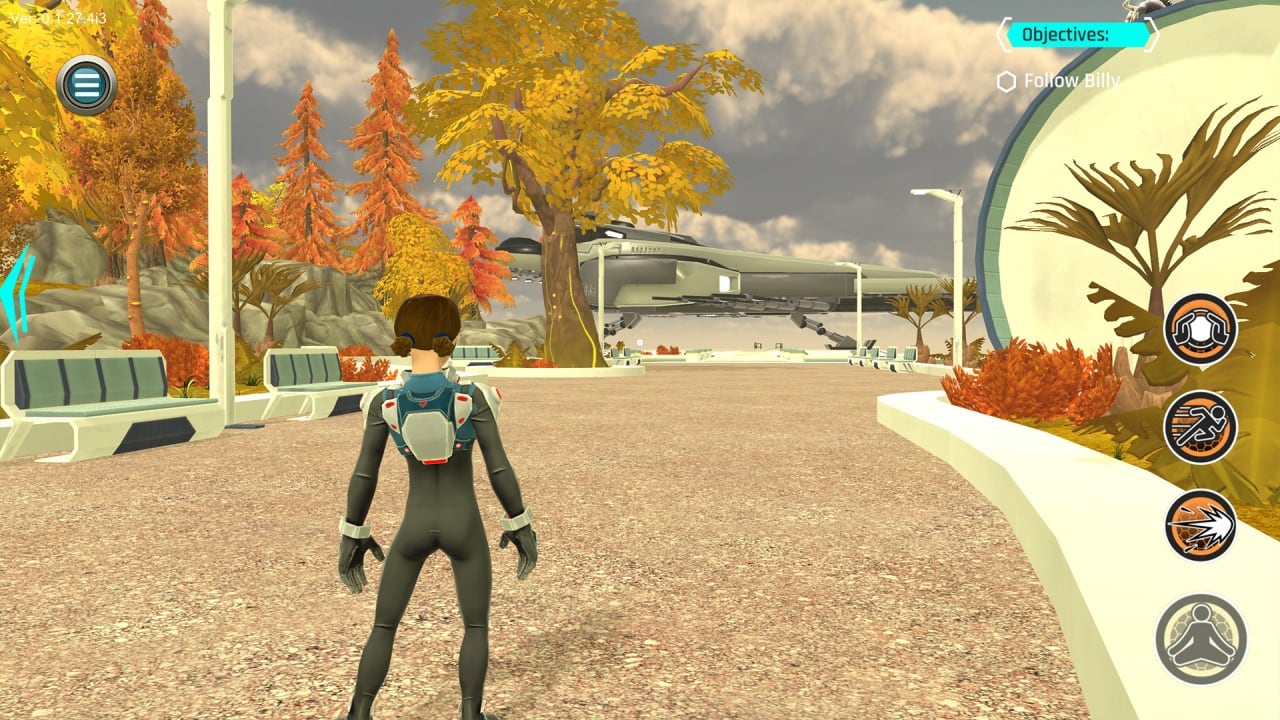Activate the armor shield ability icon
1280x720 pixels.
pyautogui.click(x=1200, y=329)
